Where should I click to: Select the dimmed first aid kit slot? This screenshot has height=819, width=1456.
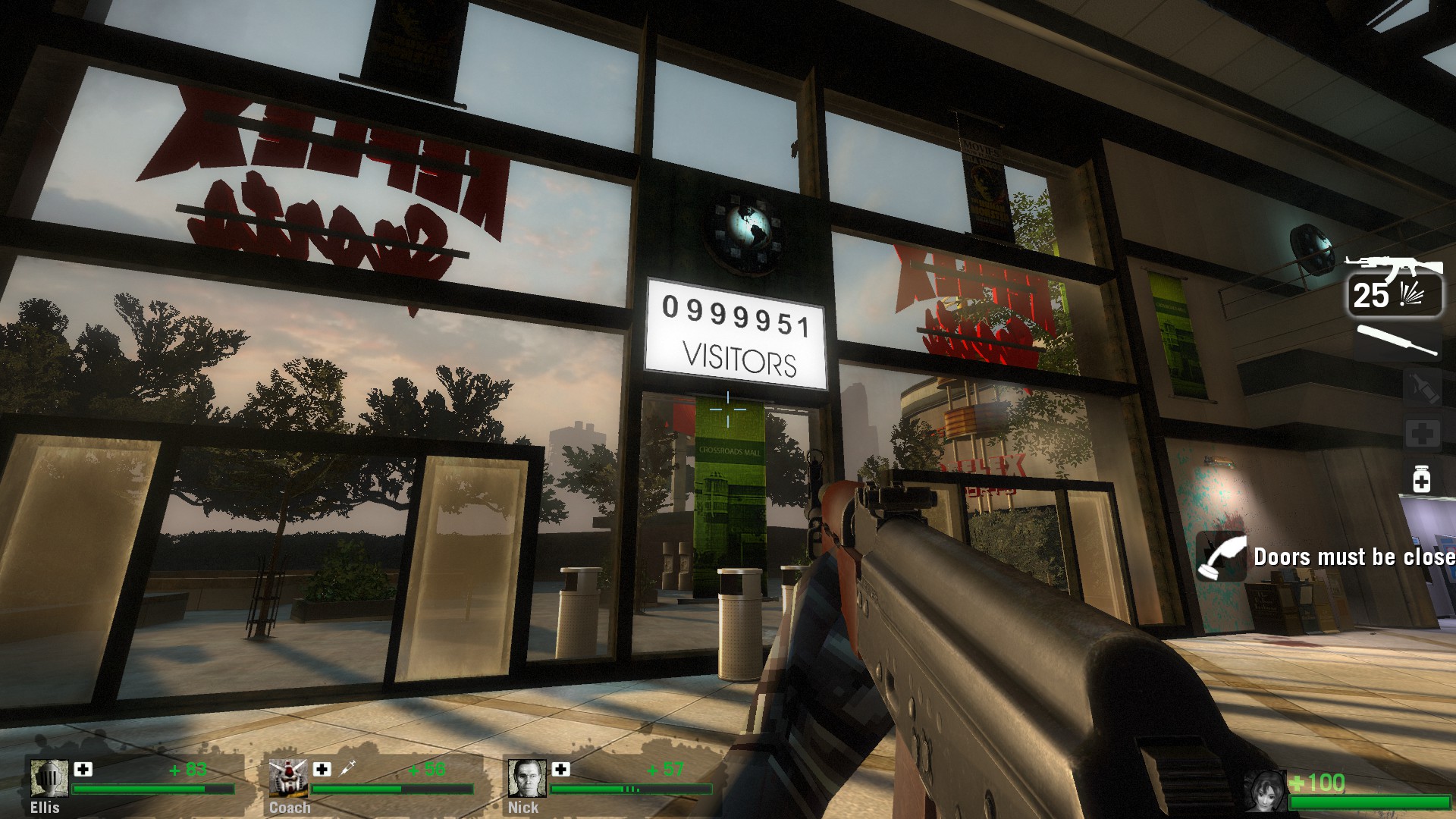pyautogui.click(x=1421, y=435)
